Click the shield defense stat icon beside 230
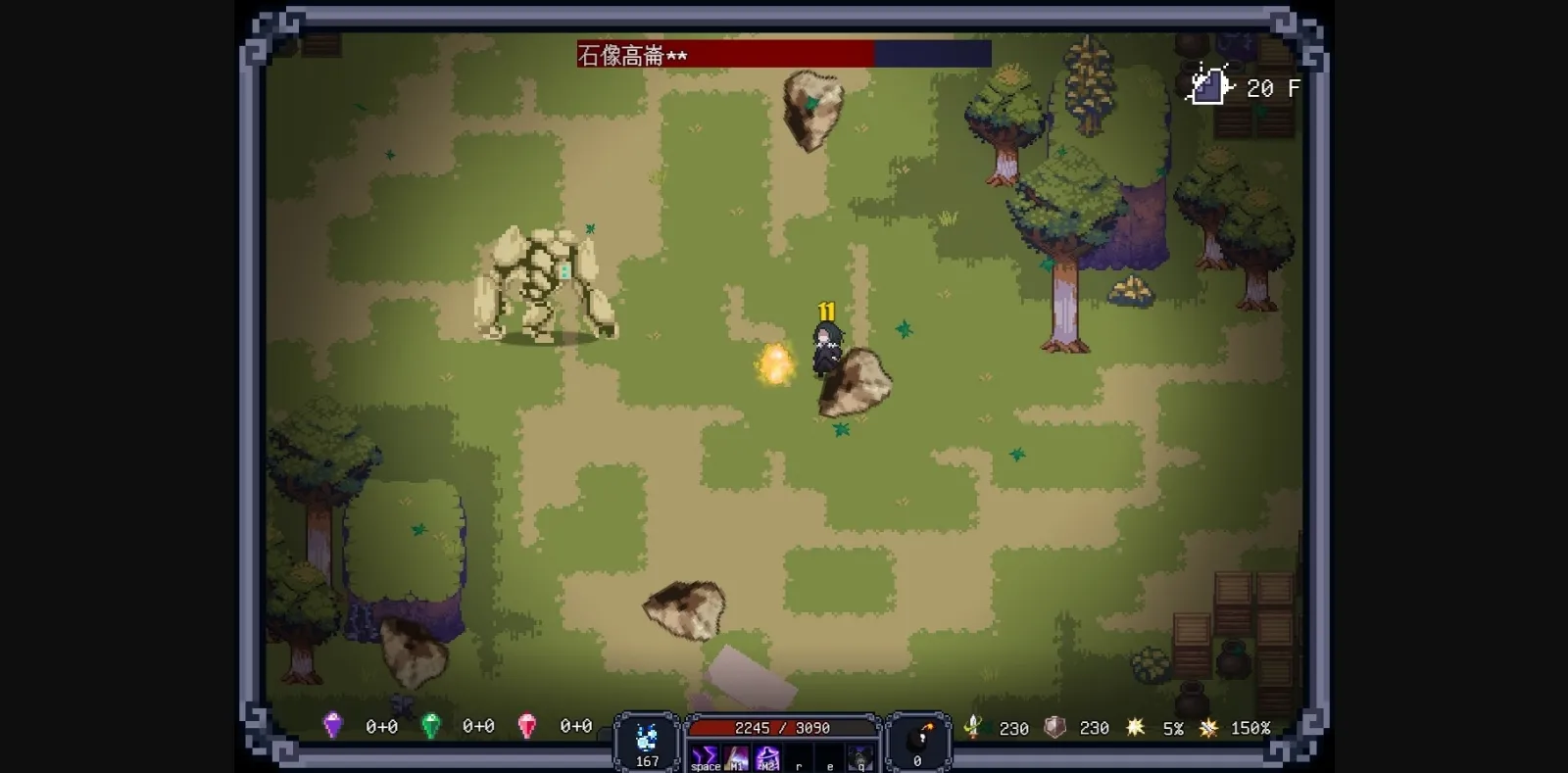 pyautogui.click(x=1053, y=727)
